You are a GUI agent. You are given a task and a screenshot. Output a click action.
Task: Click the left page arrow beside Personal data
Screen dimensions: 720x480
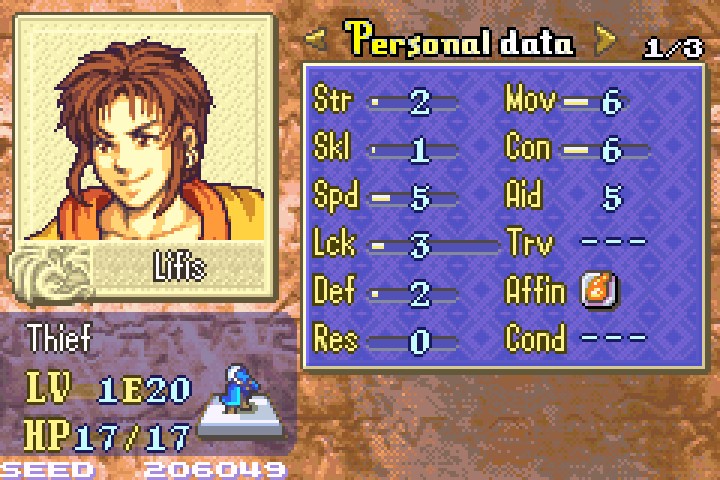(316, 41)
